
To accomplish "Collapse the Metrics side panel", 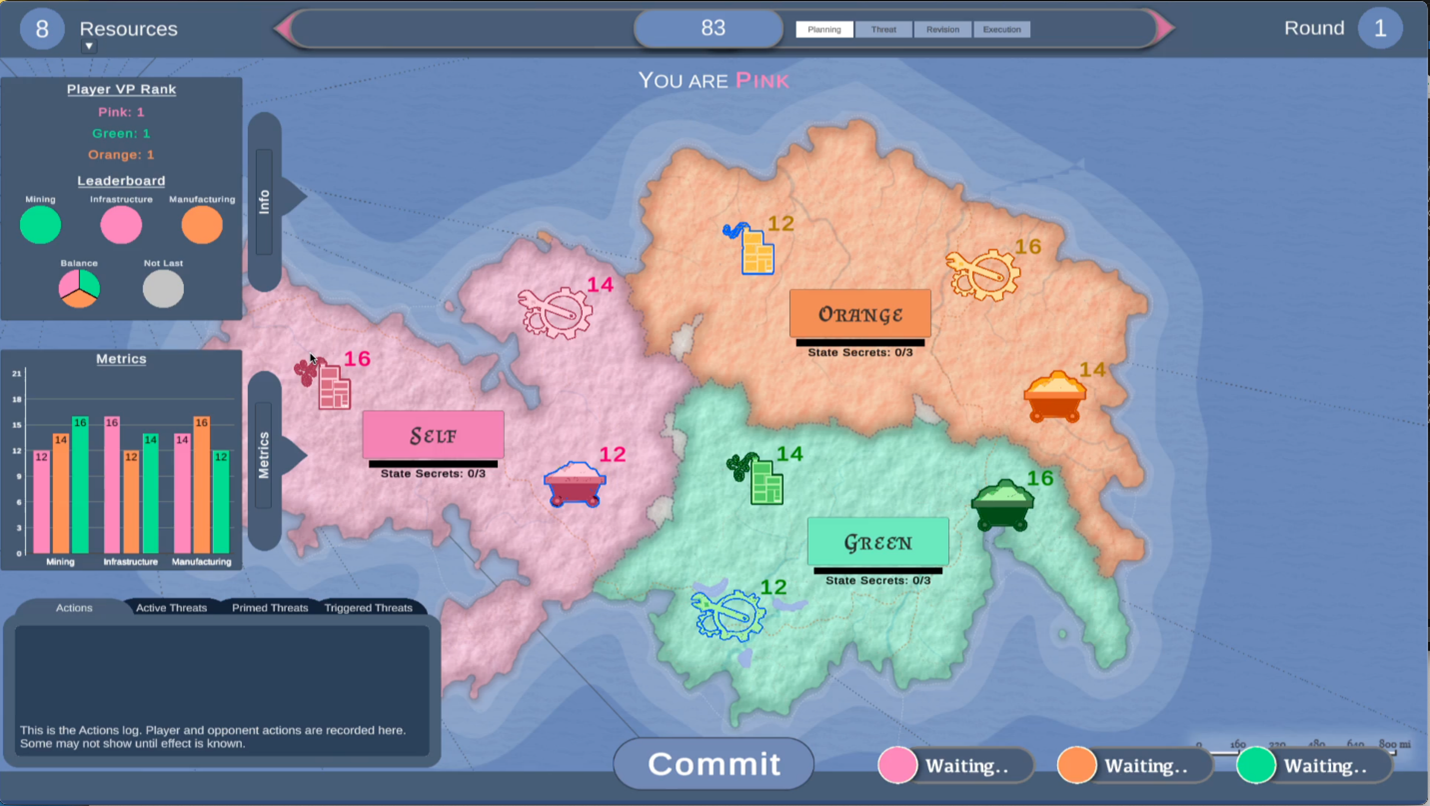I will [x=265, y=456].
